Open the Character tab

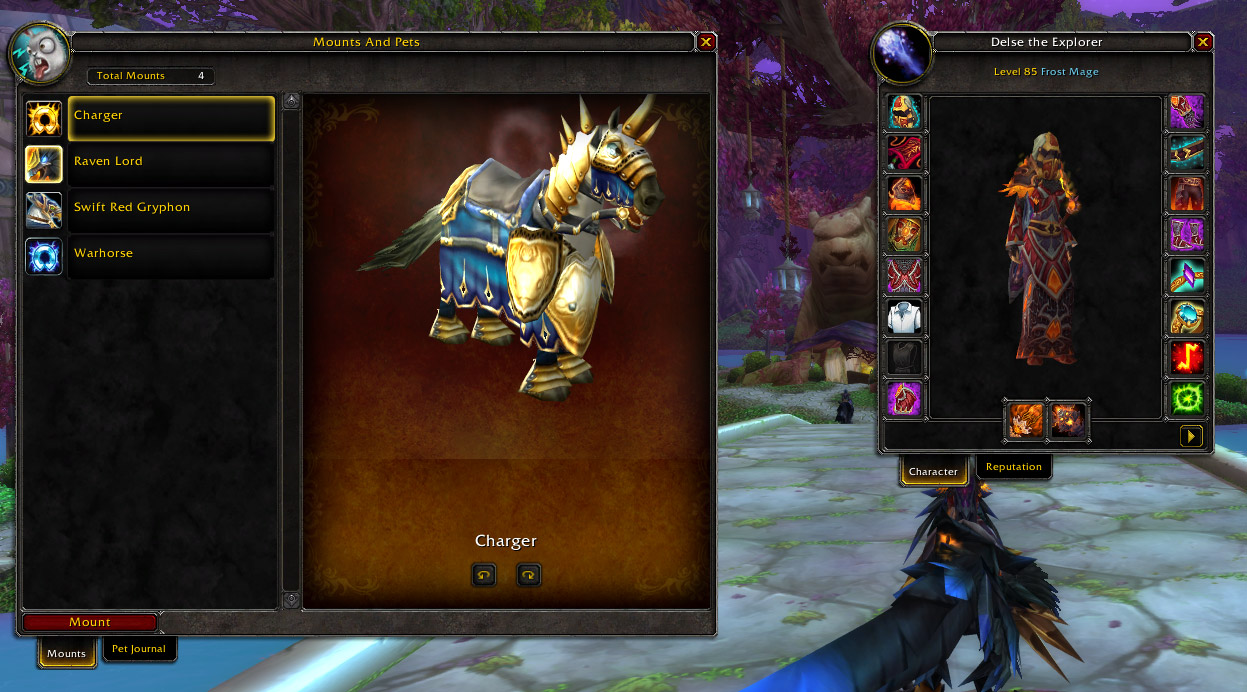pyautogui.click(x=933, y=471)
